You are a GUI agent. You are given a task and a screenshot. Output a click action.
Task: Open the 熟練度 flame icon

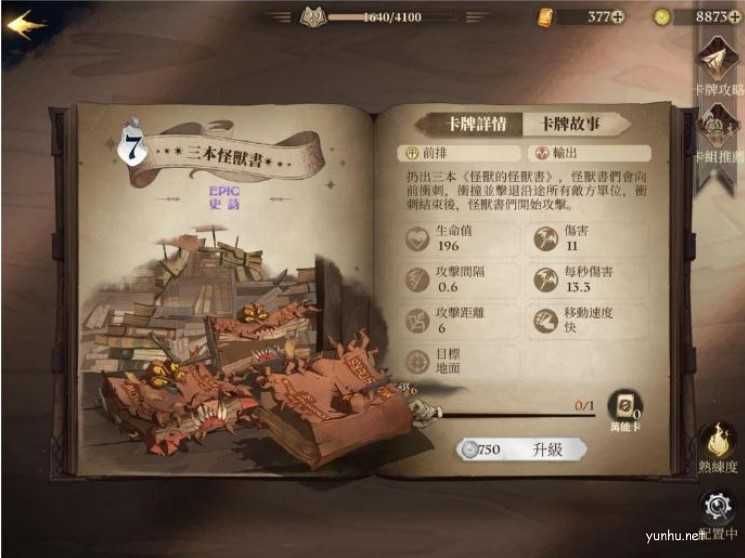(718, 443)
